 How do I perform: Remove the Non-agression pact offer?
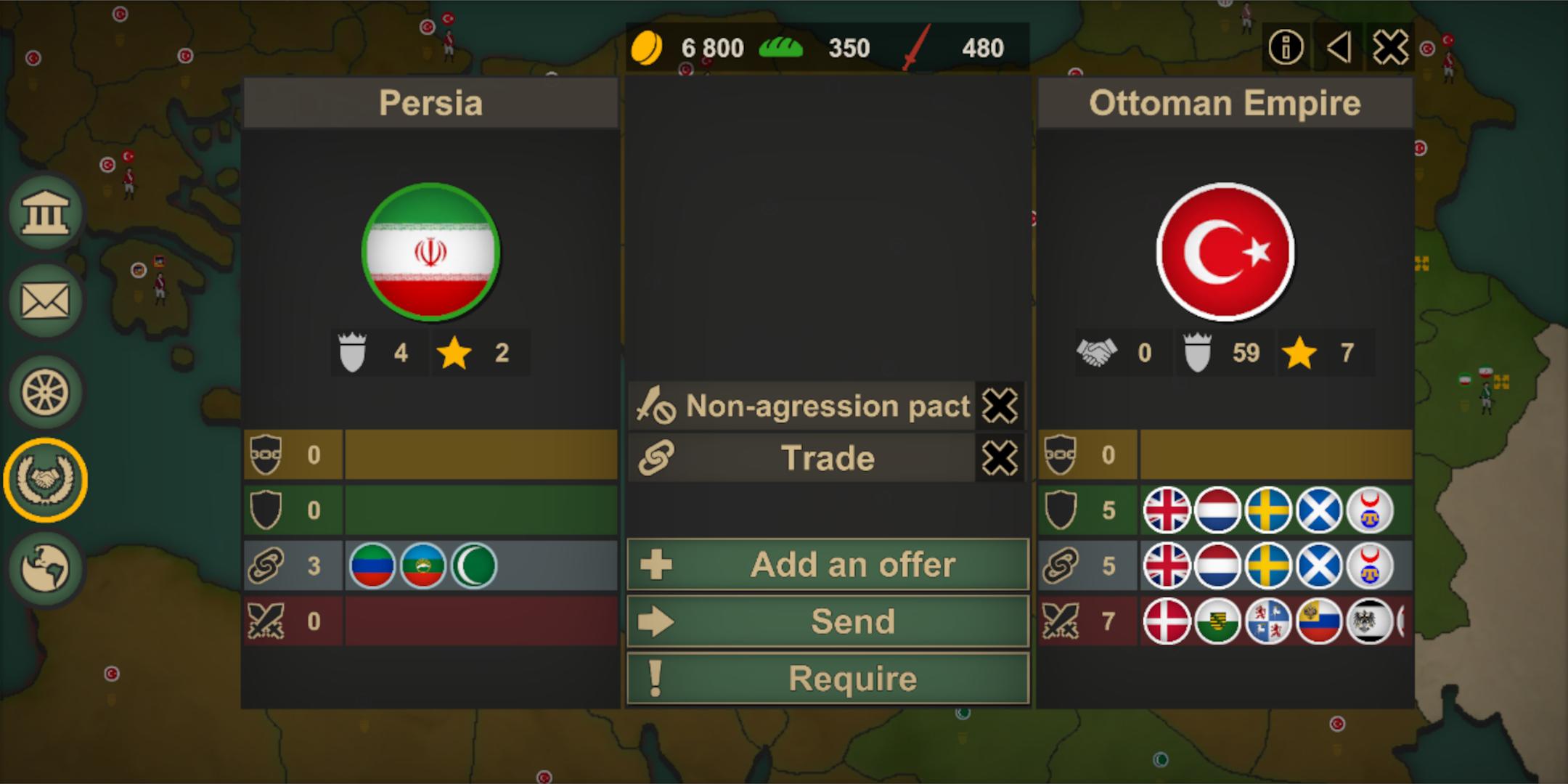[x=999, y=406]
